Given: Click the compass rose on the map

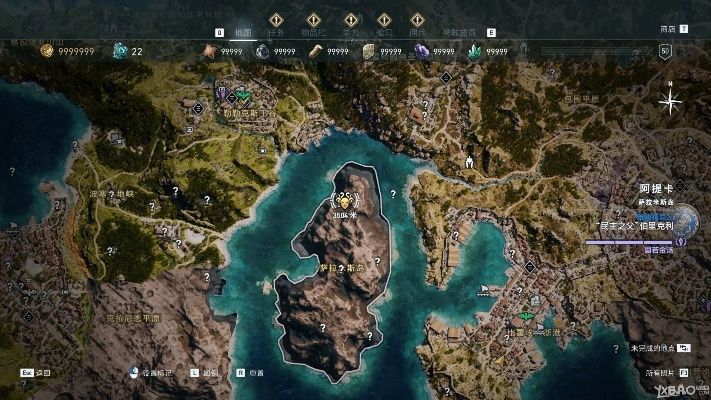Looking at the screenshot, I should click(x=671, y=100).
